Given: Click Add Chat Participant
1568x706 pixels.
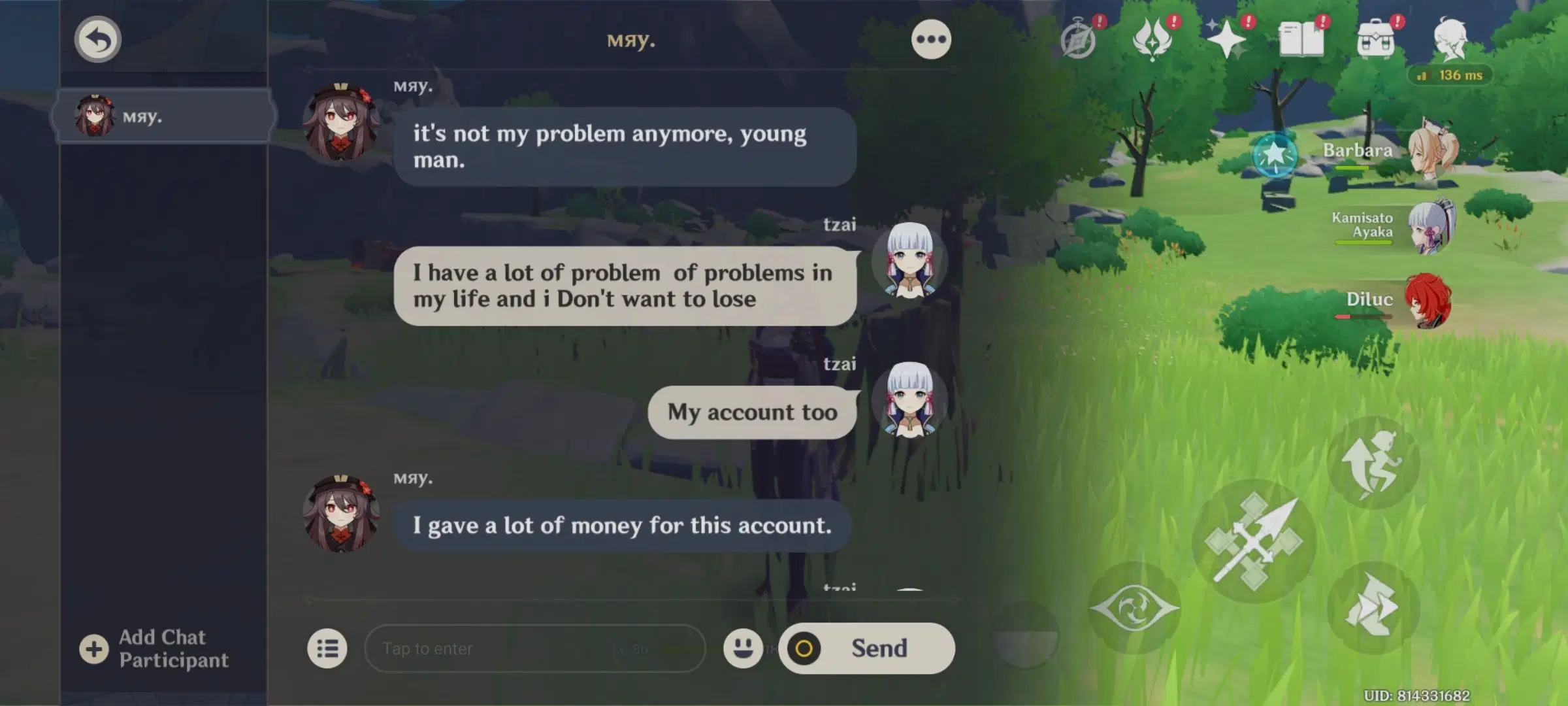Looking at the screenshot, I should coord(157,648).
